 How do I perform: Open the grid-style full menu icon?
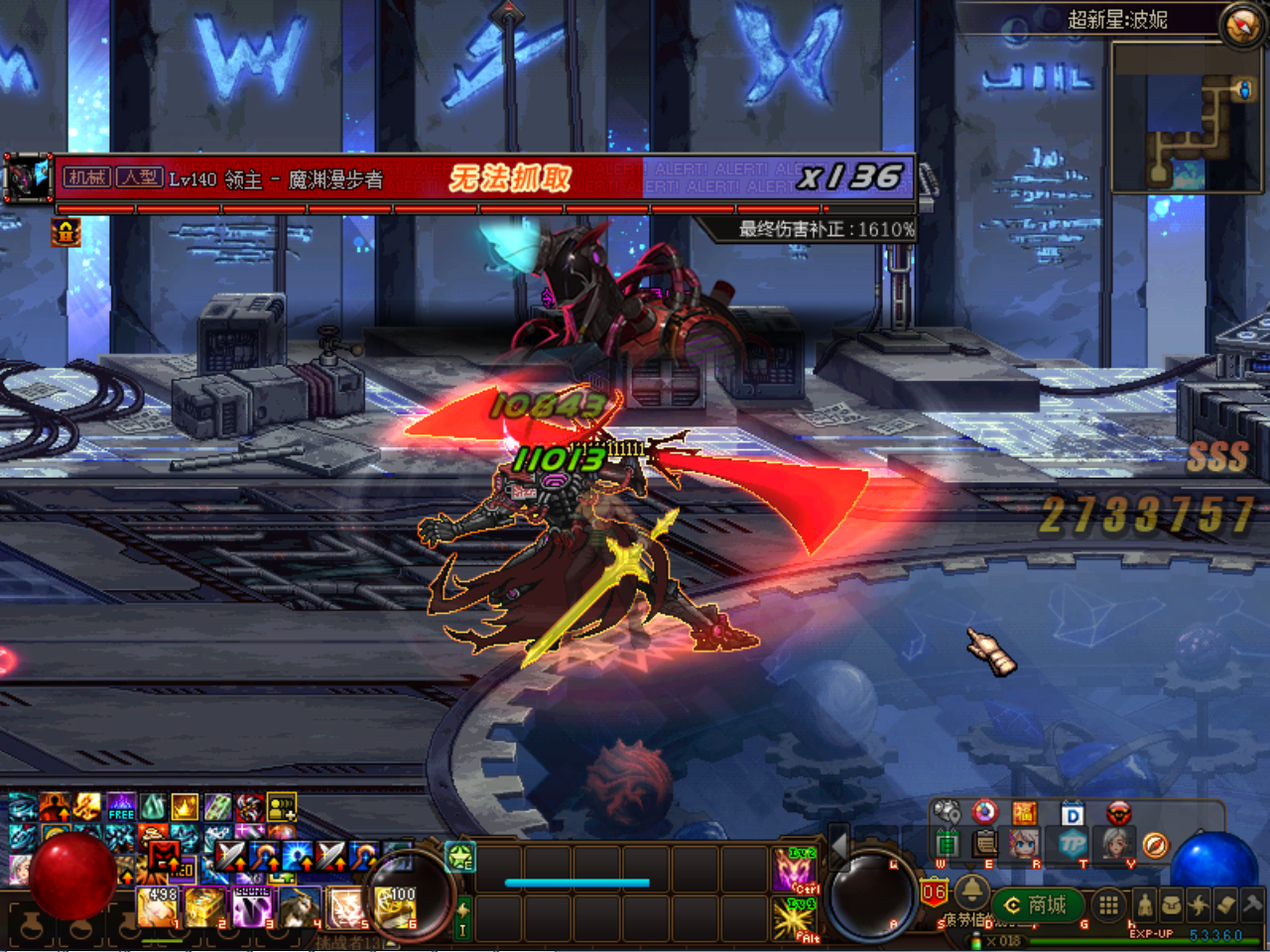coord(1106,905)
